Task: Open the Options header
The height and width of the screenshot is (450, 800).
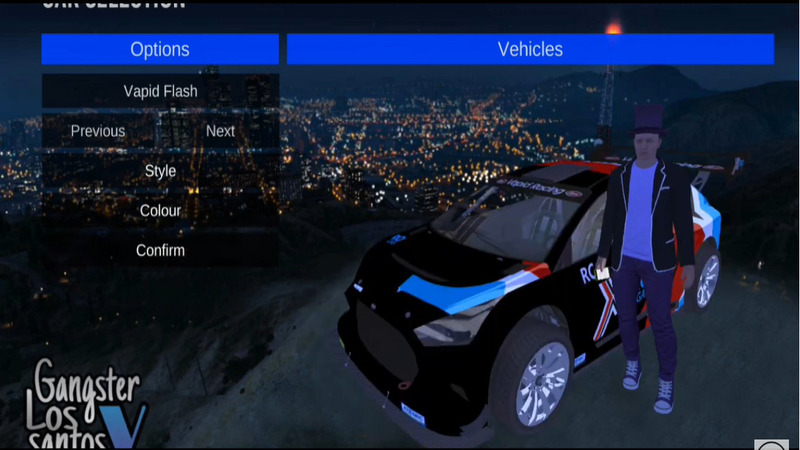Action: [160, 49]
